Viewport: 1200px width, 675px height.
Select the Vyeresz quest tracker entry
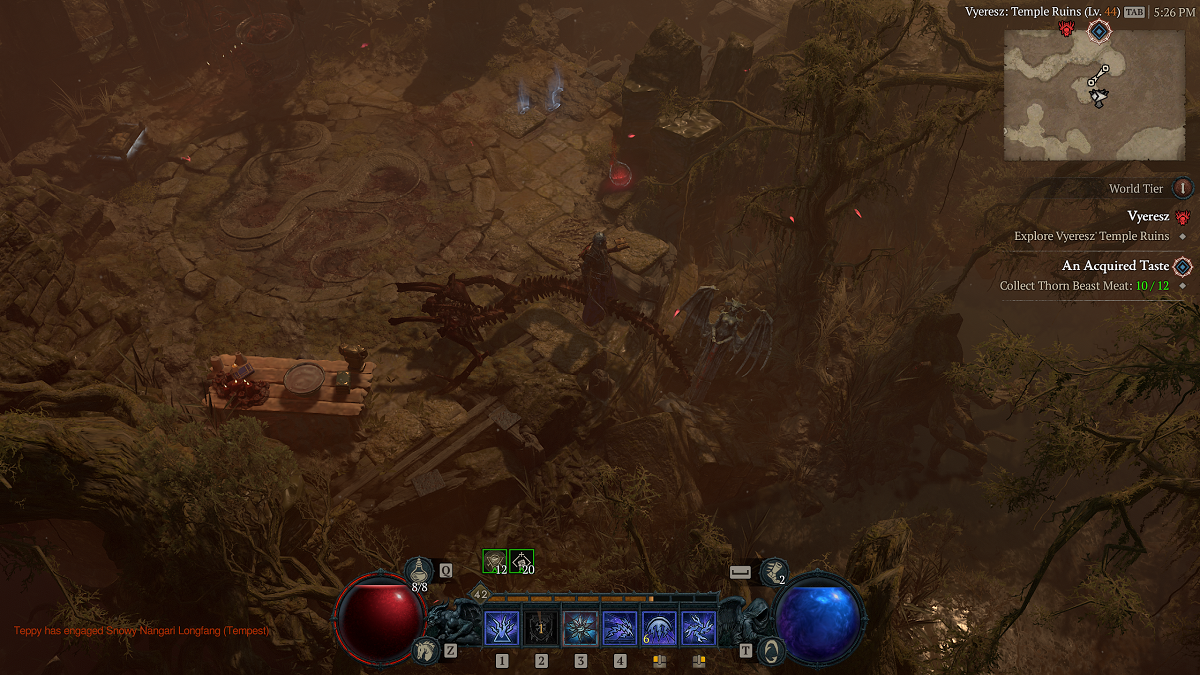coord(1147,216)
